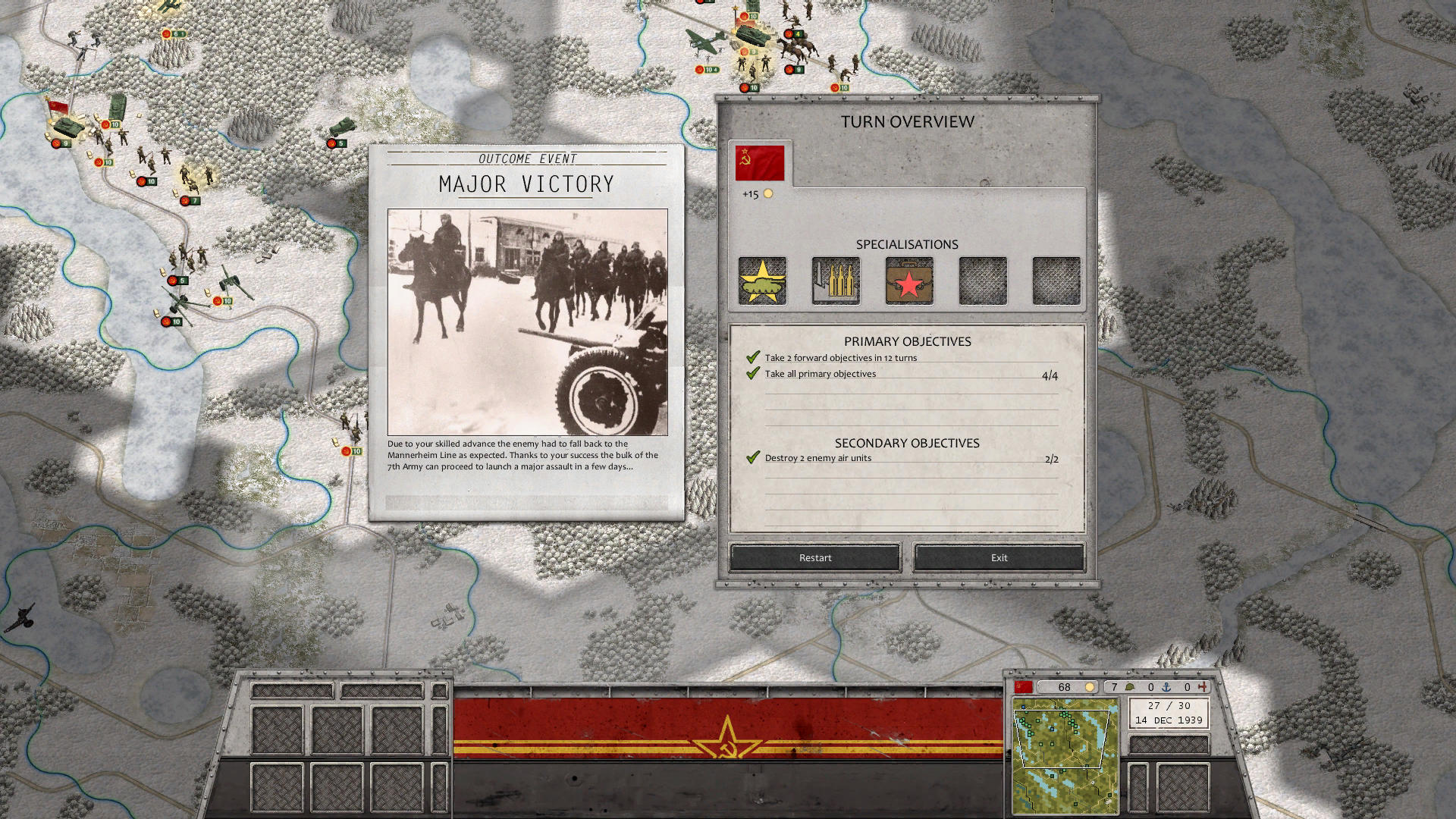Exit the turn overview
The height and width of the screenshot is (819, 1456).
click(999, 557)
